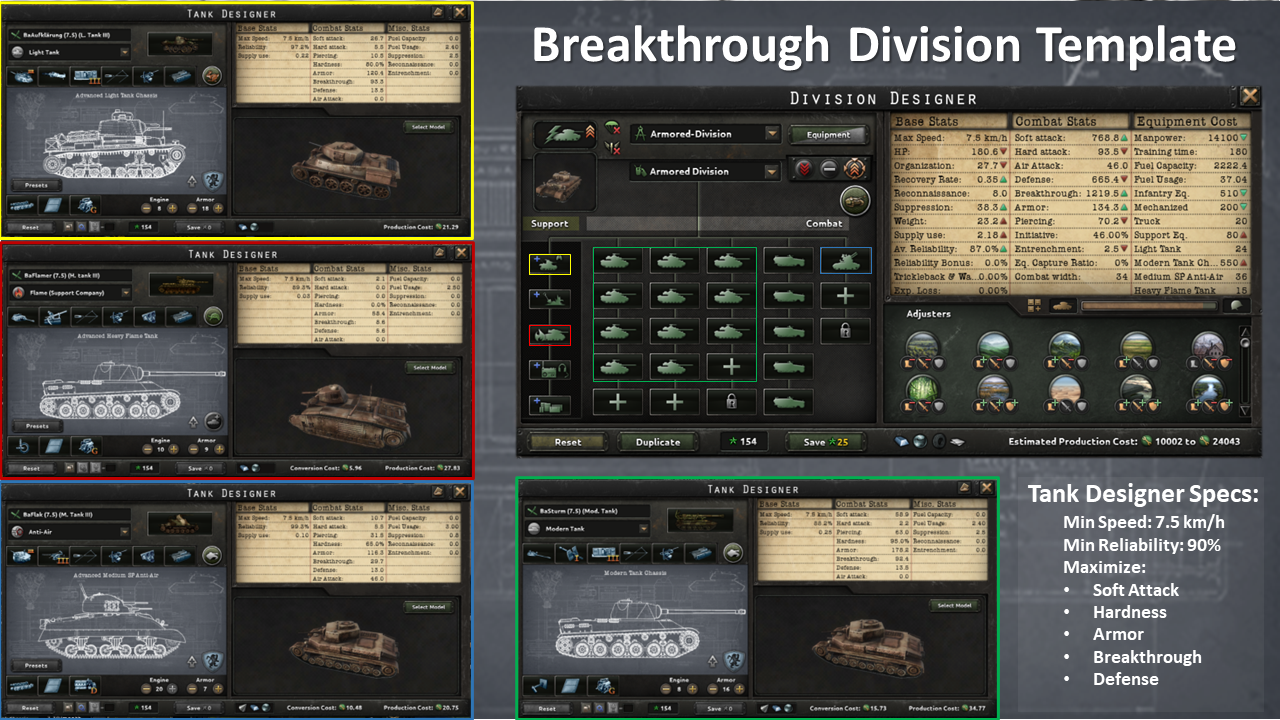Click the desert terrain adjuster icon
The image size is (1280, 720).
pos(1065,390)
